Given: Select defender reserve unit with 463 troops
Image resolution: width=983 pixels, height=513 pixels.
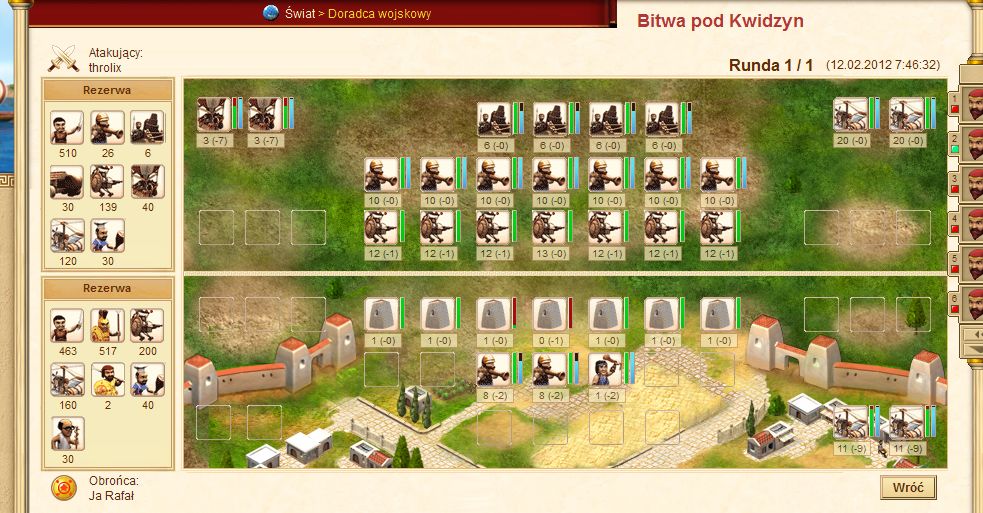Looking at the screenshot, I should (68, 325).
